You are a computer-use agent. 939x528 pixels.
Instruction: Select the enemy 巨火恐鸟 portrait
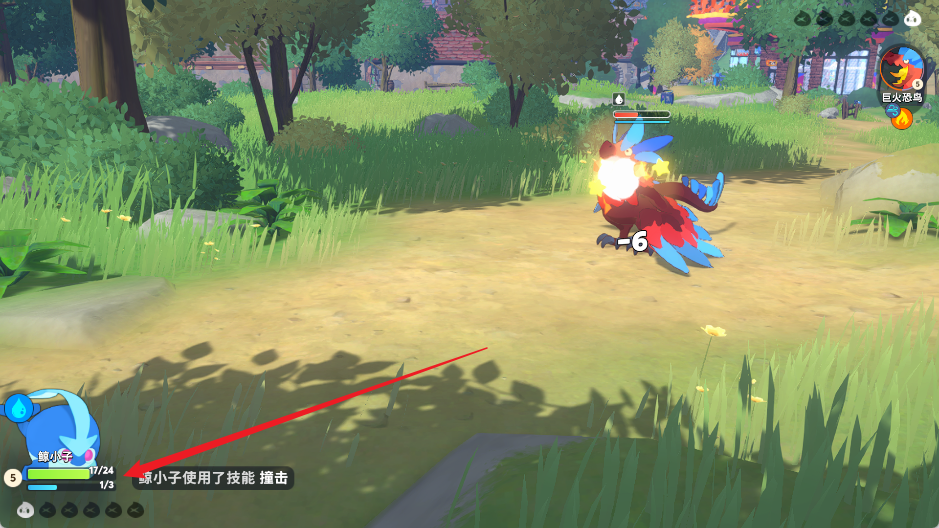pyautogui.click(x=903, y=68)
